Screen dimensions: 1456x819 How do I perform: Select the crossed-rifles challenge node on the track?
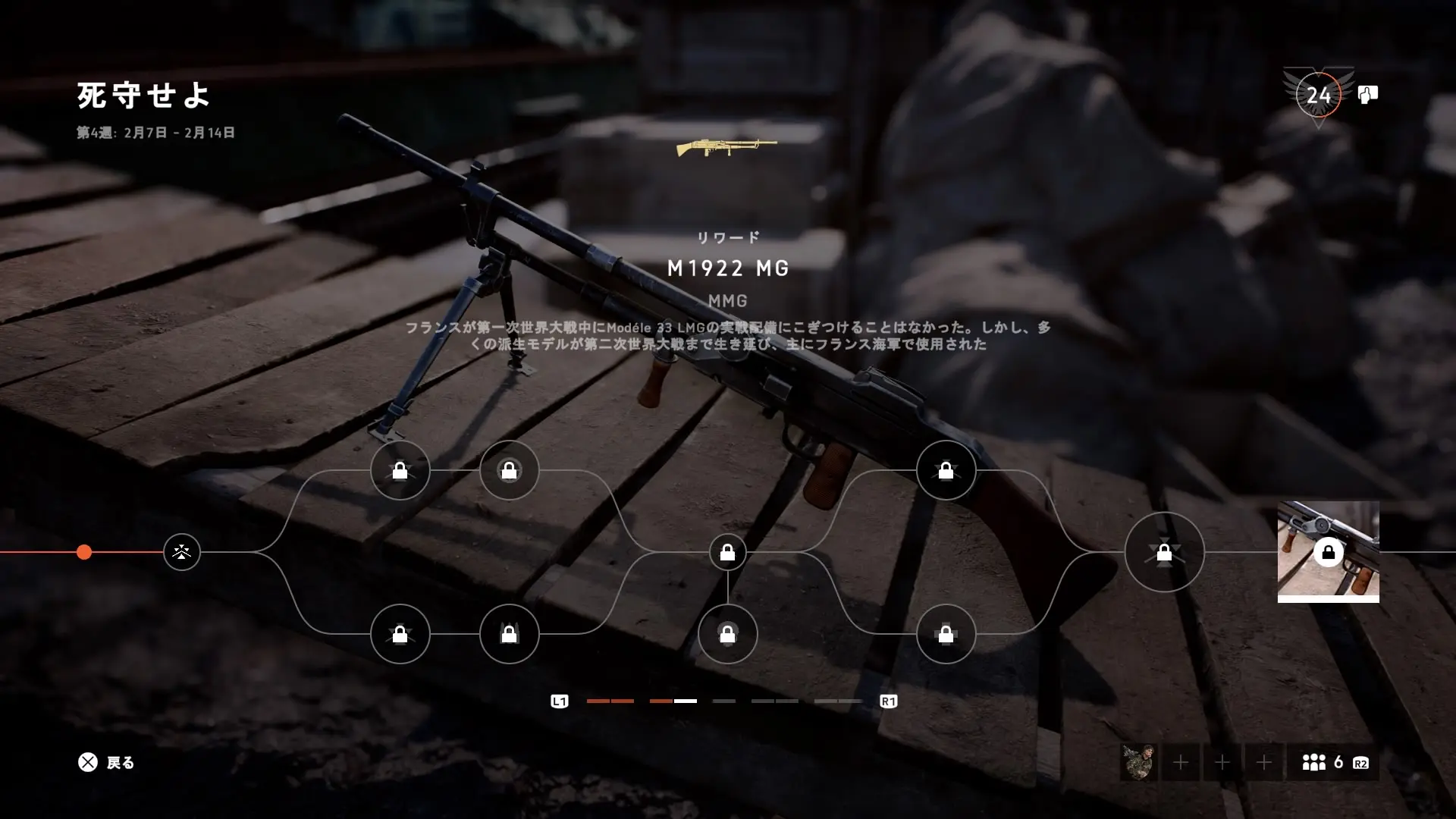180,553
